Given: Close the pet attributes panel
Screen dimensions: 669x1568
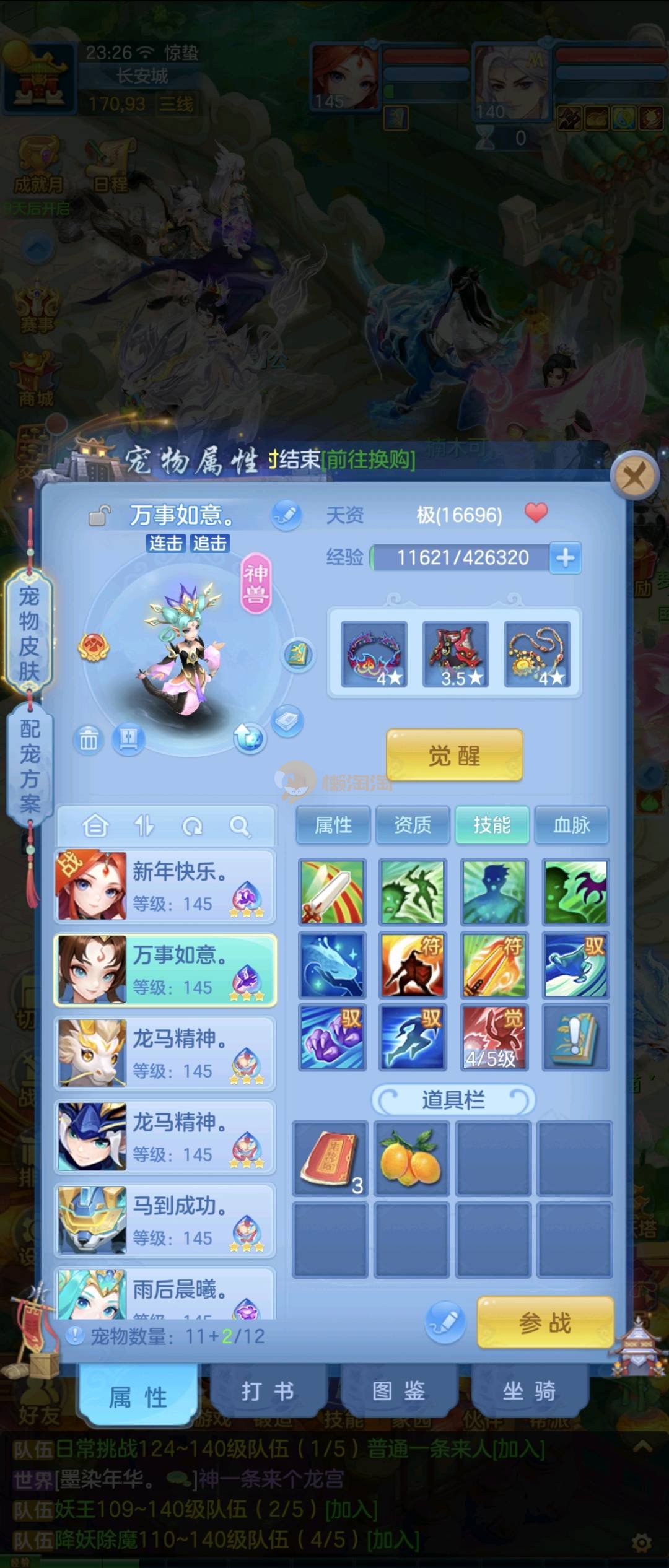Looking at the screenshot, I should coord(633,477).
